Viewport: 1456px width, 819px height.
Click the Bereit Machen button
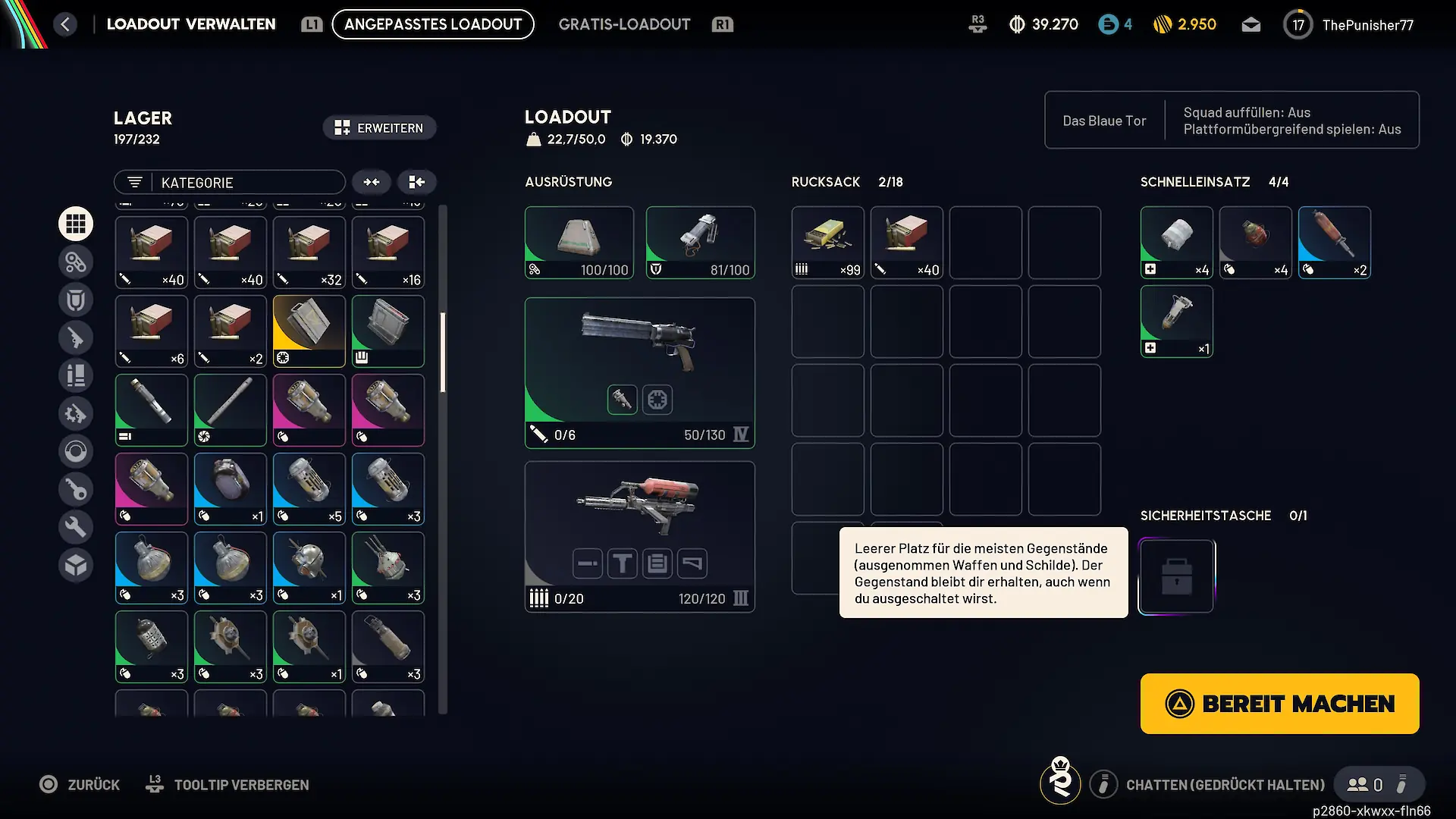coord(1279,704)
